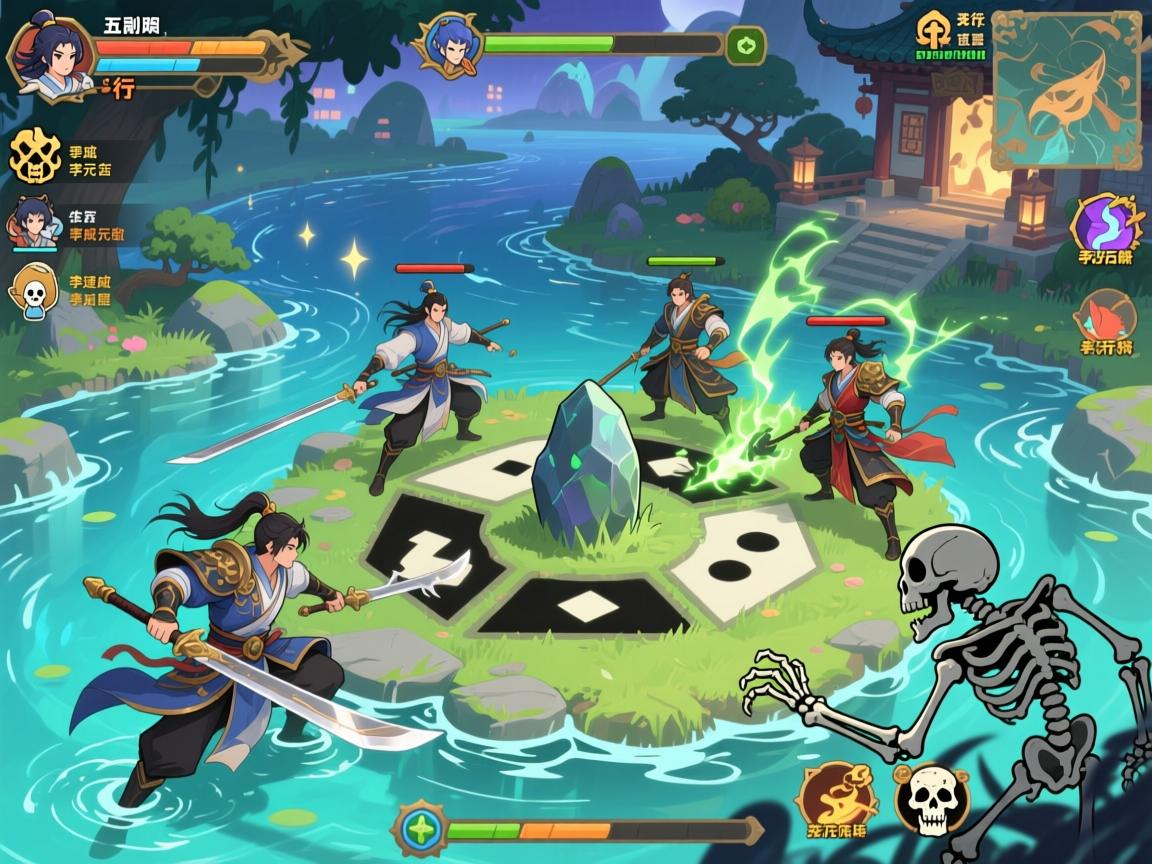The width and height of the screenshot is (1152, 864).
Task: Click the green plus icon on bottom bar
Action: [420, 829]
